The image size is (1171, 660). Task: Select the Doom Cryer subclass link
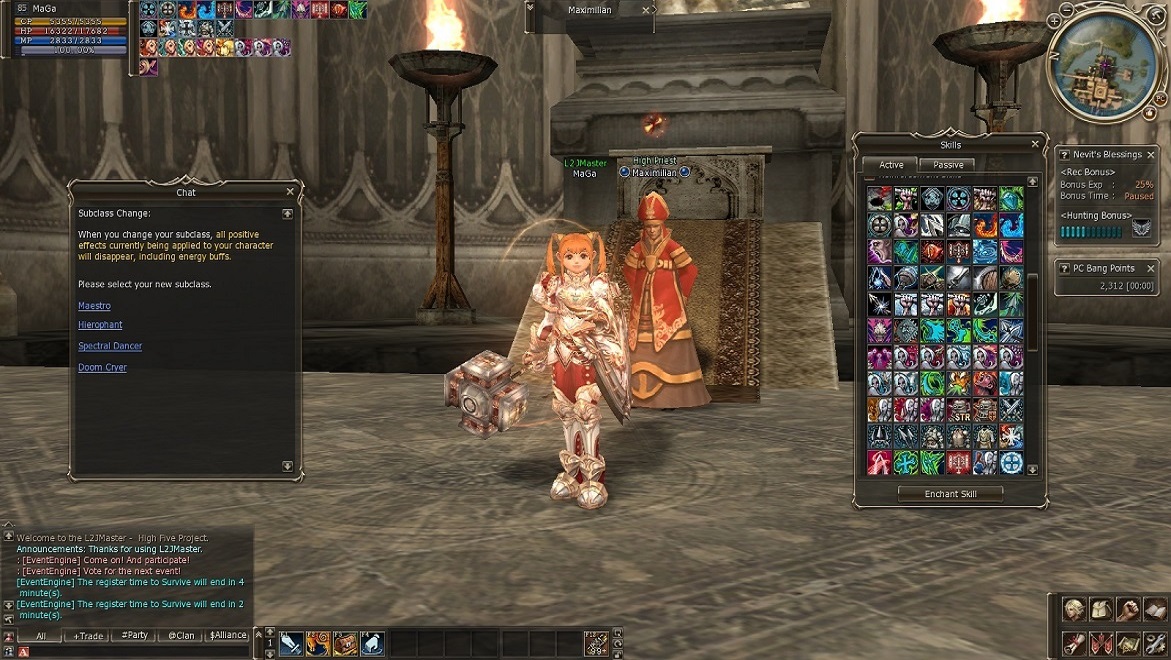[102, 368]
